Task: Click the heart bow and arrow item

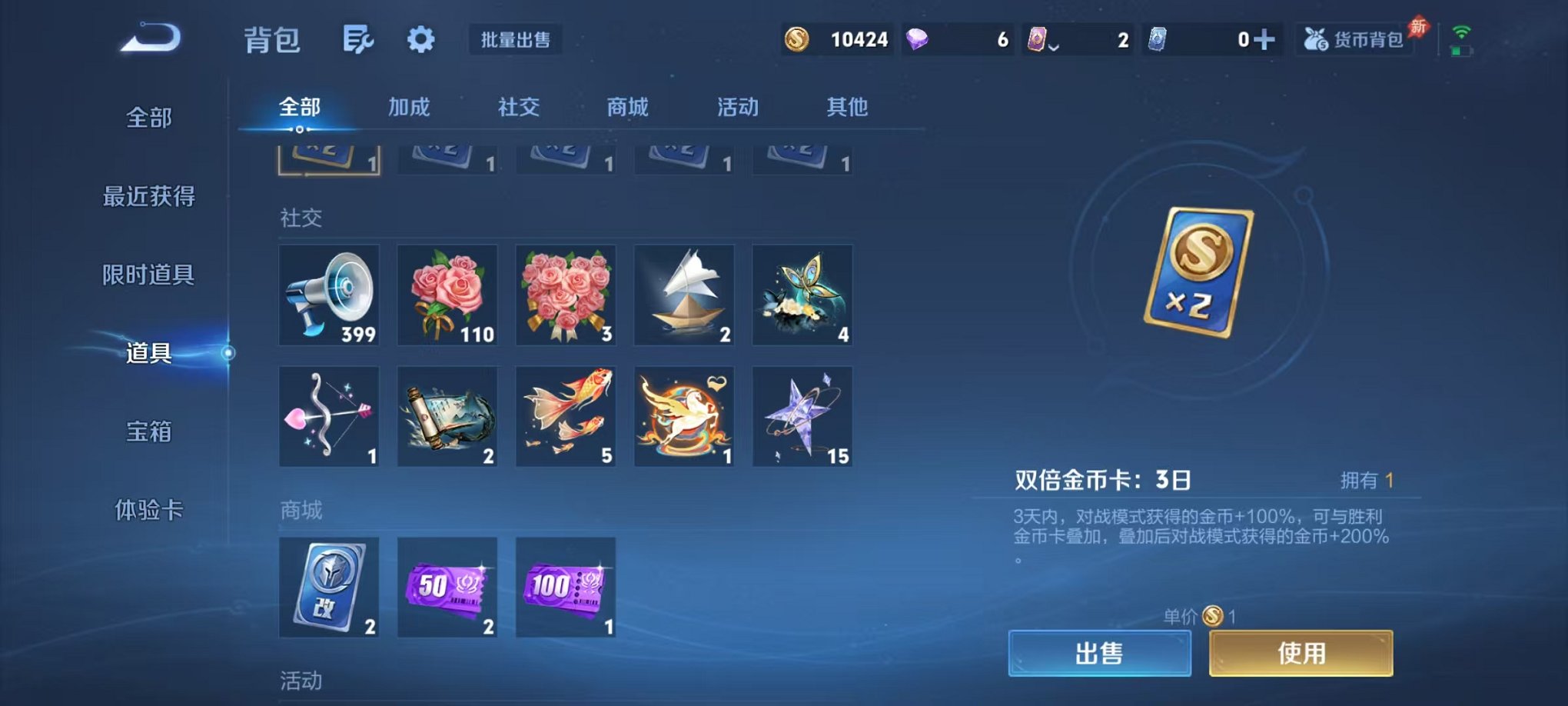Action: (329, 415)
